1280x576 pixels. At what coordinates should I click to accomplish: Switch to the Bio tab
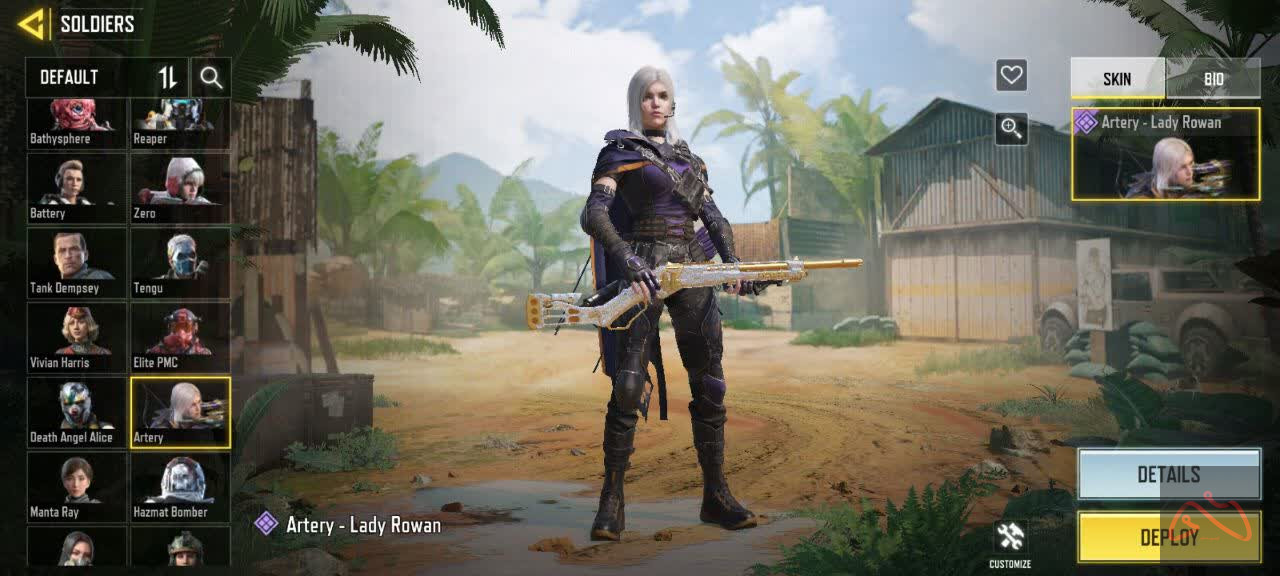pyautogui.click(x=1213, y=79)
